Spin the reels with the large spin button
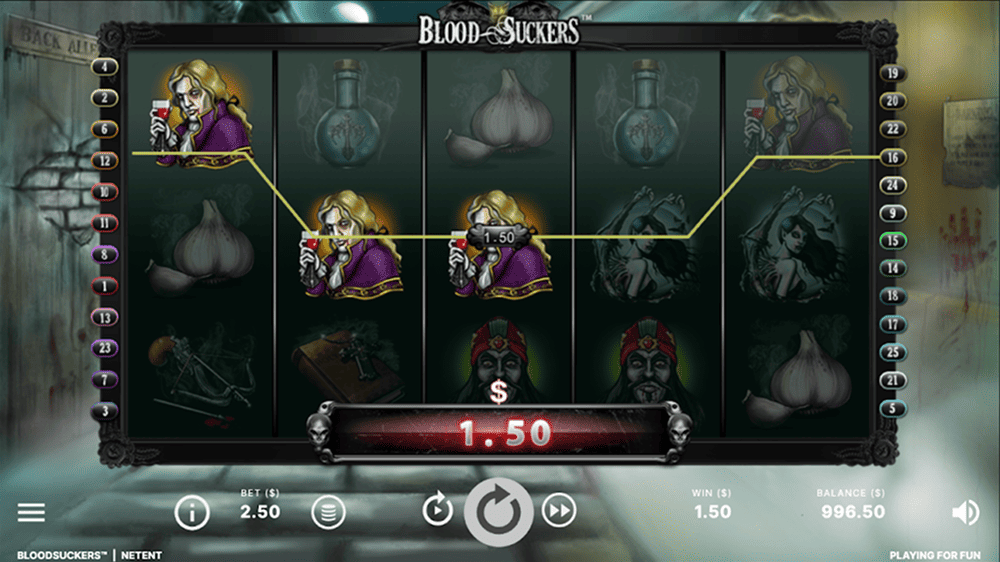The image size is (1000, 562). tap(499, 512)
